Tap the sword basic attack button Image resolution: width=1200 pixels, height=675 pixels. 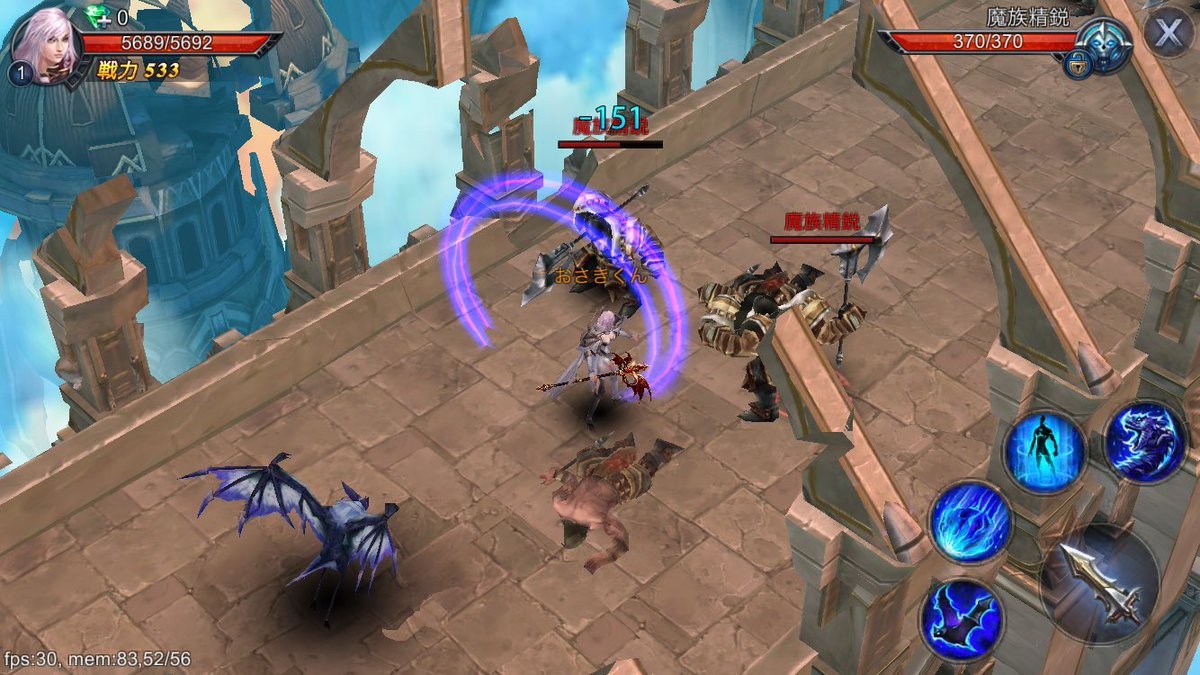[x=1100, y=582]
